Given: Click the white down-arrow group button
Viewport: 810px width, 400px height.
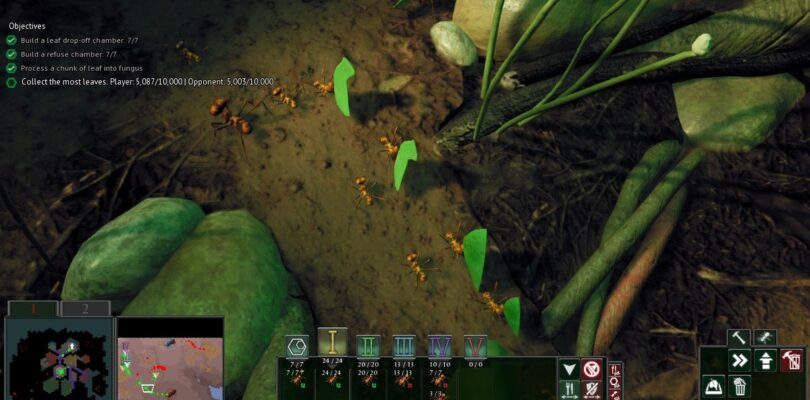Looking at the screenshot, I should (568, 369).
